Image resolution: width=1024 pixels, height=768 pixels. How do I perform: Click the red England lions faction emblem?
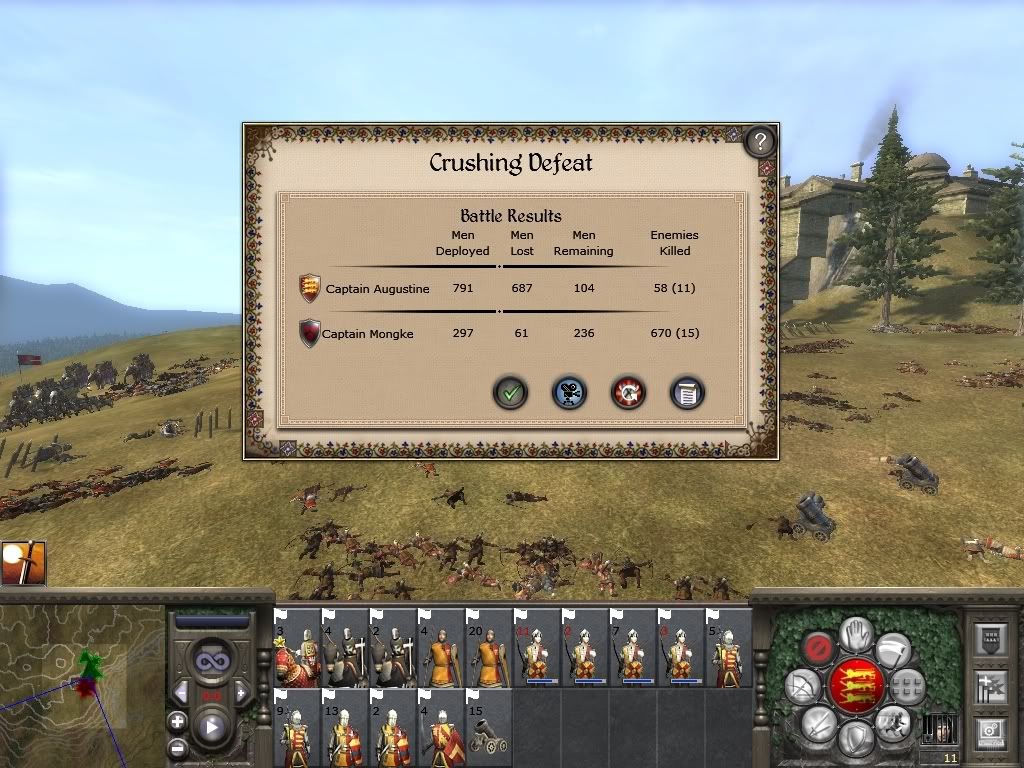857,686
